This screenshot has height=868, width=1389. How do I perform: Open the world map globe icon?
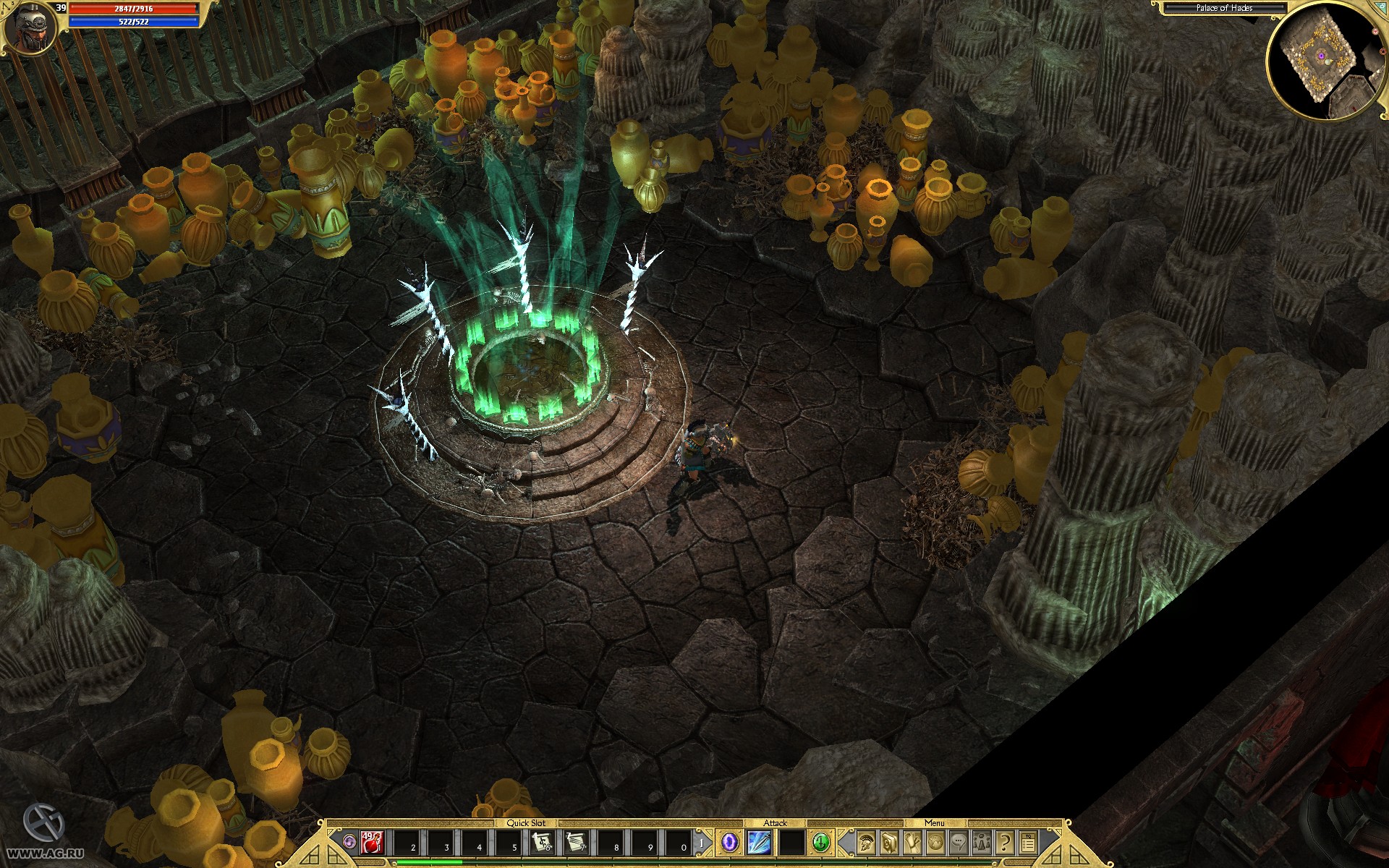934,843
